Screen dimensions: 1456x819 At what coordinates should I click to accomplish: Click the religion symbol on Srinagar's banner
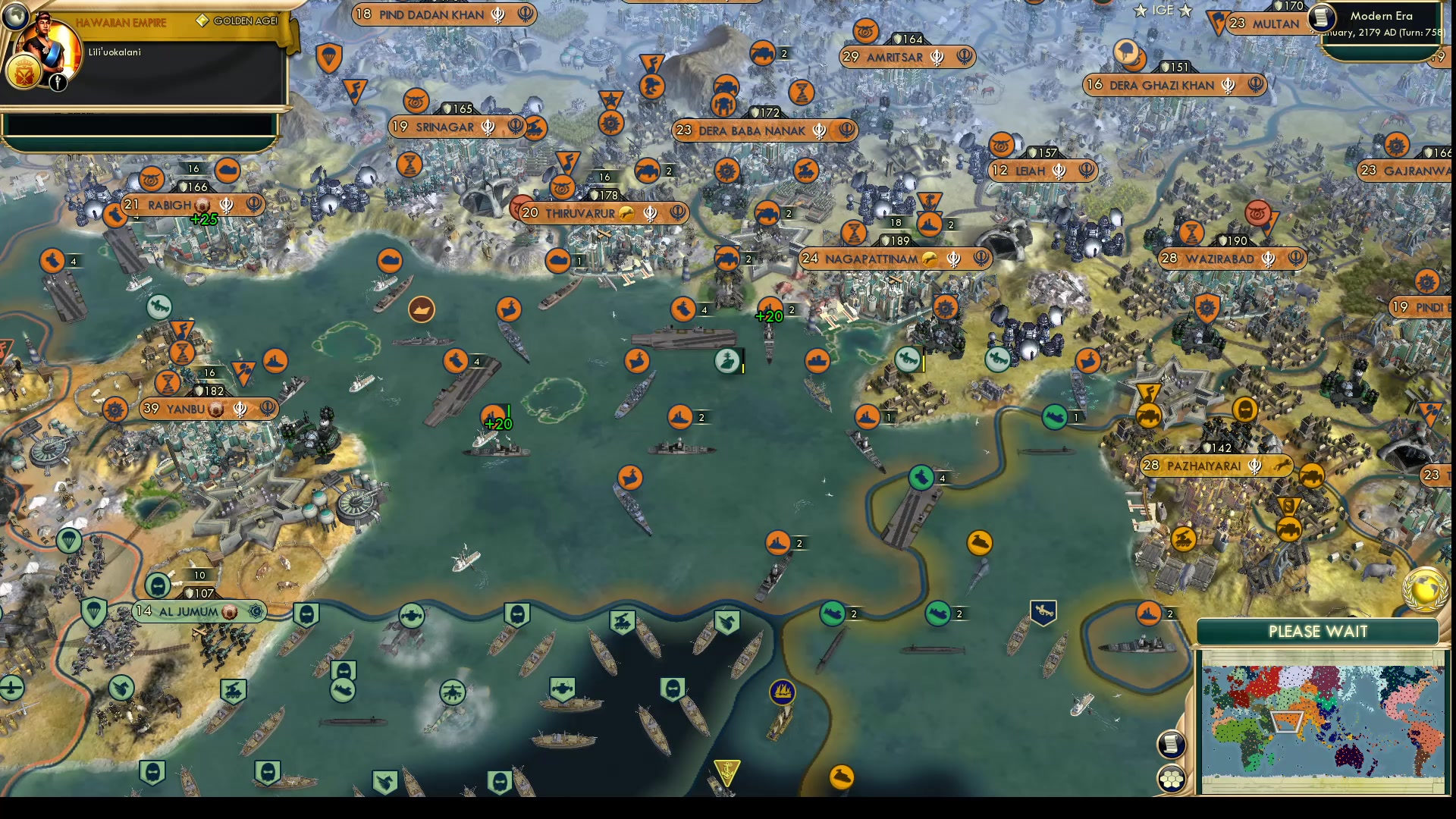(x=488, y=127)
